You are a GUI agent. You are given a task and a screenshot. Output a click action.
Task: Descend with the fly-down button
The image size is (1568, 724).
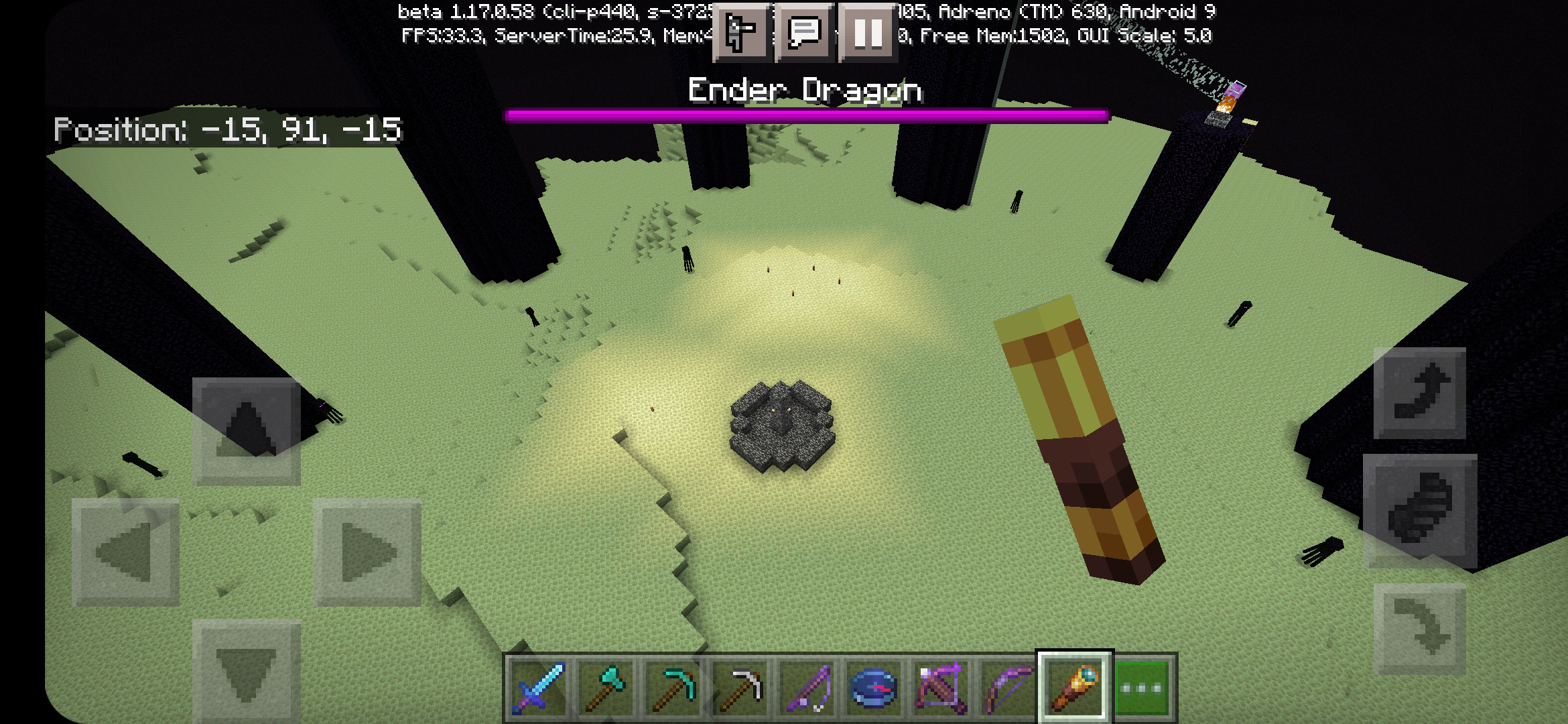click(x=1420, y=629)
